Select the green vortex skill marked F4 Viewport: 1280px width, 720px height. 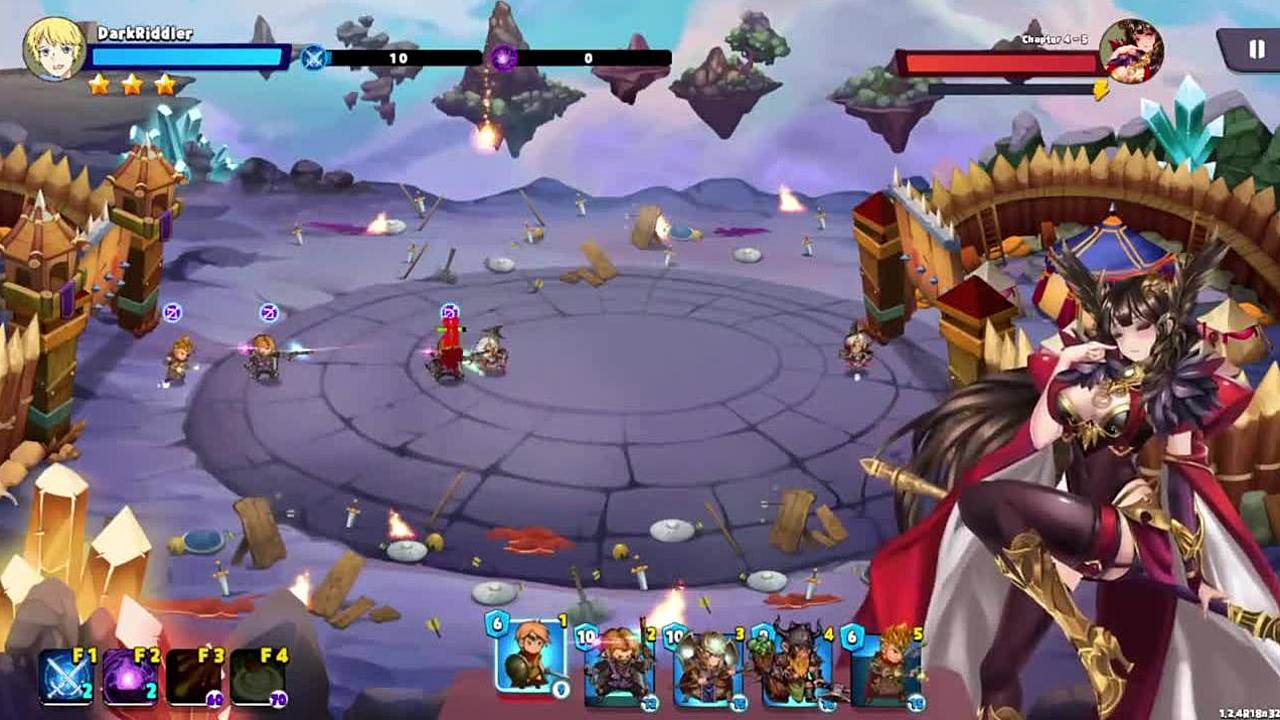(x=258, y=676)
